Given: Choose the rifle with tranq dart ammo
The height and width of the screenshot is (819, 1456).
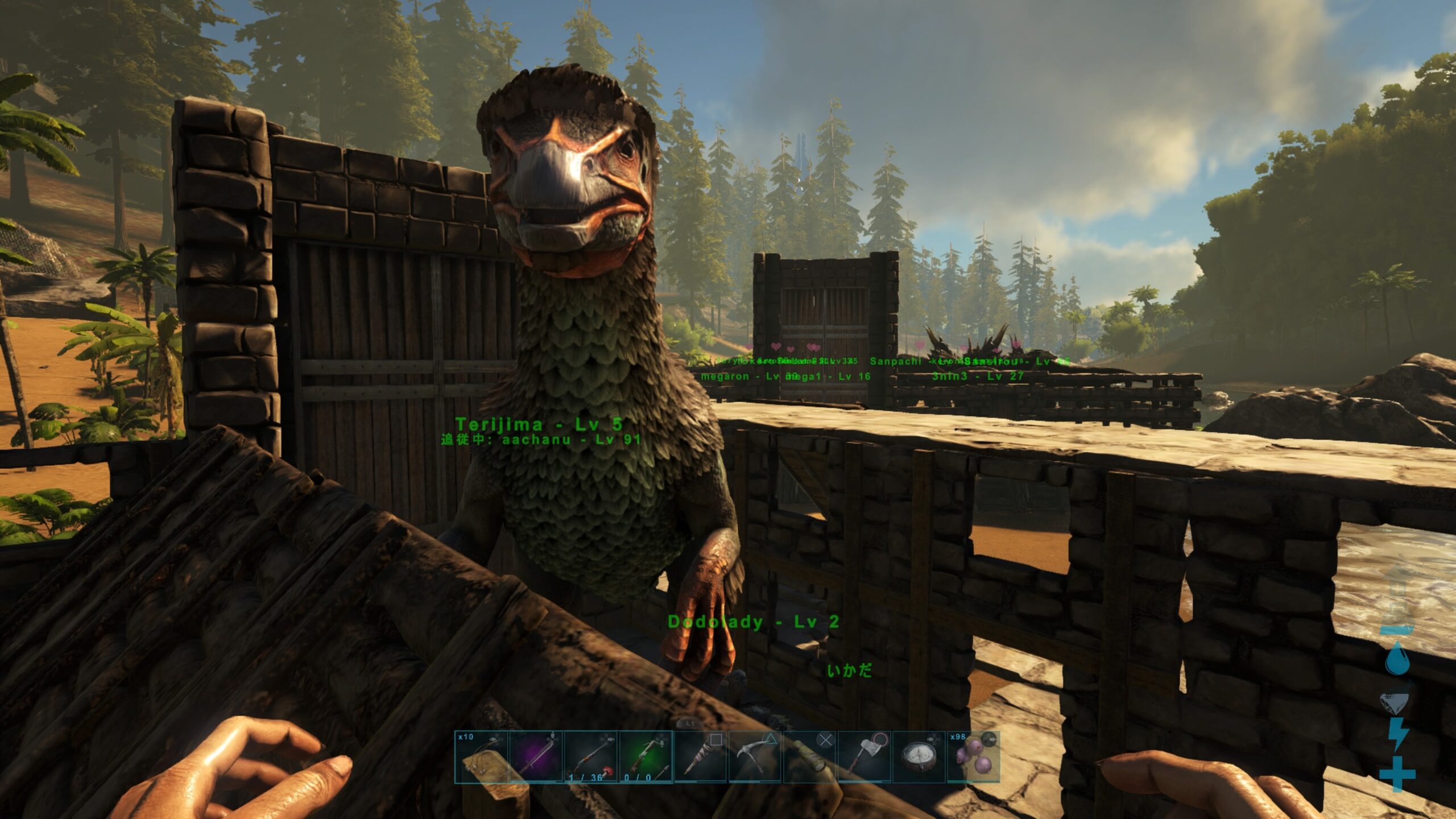Looking at the screenshot, I should [590, 757].
